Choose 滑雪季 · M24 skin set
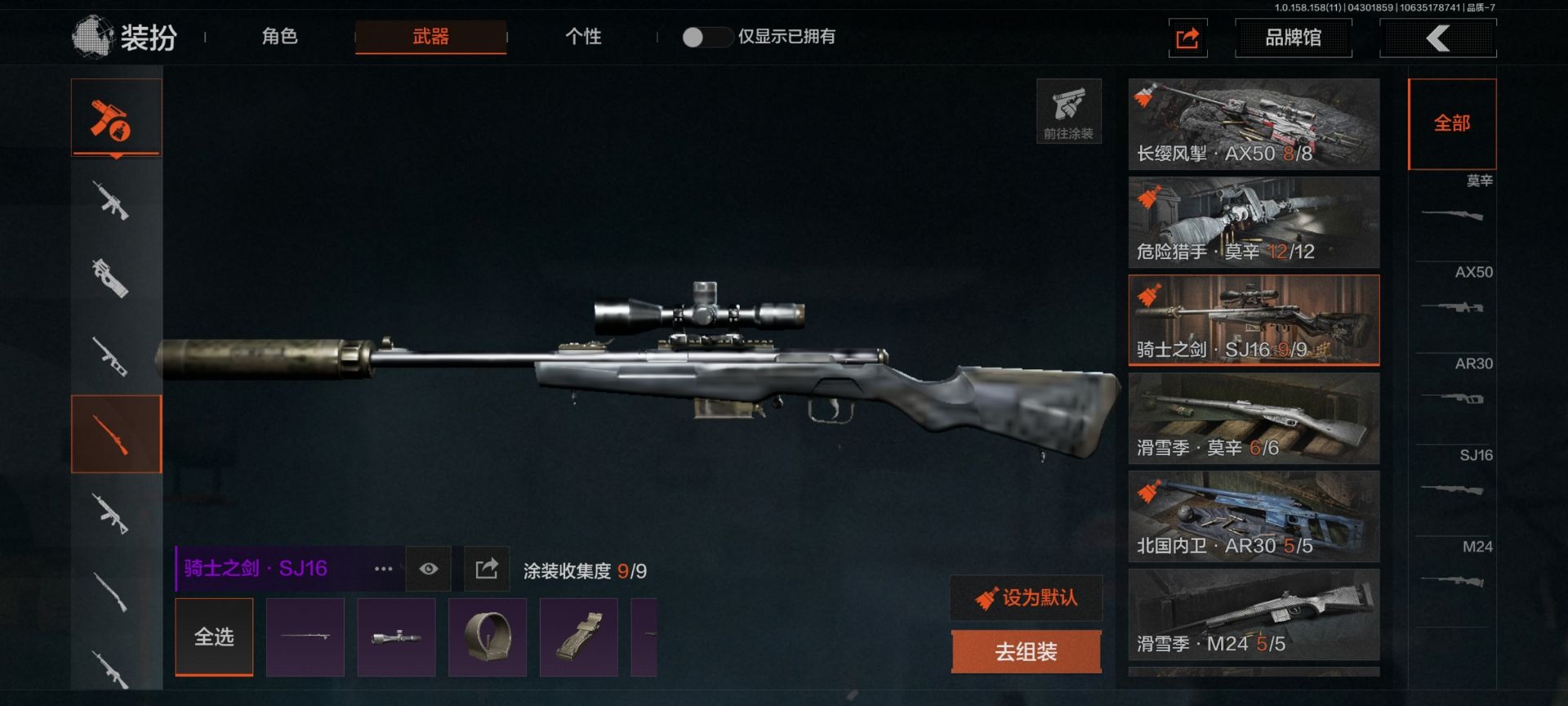 pyautogui.click(x=1254, y=614)
